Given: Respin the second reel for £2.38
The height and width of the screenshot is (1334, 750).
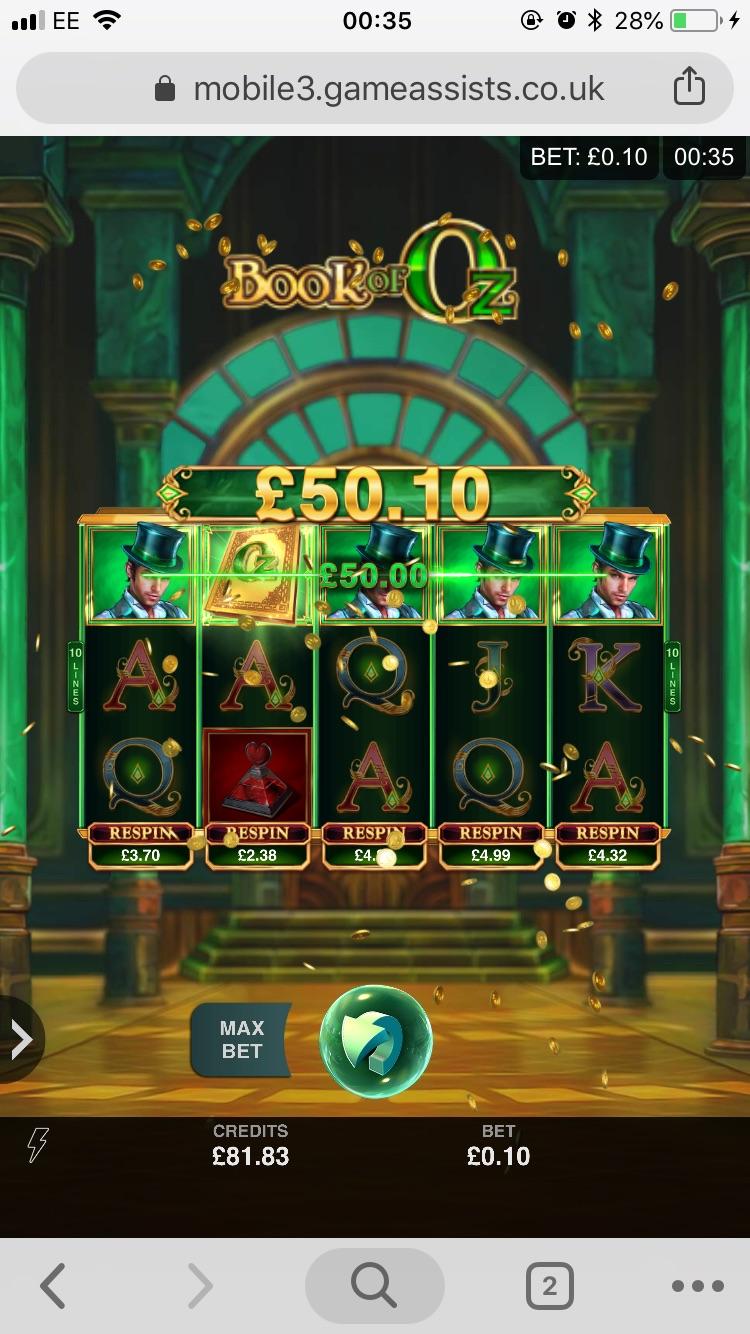Looking at the screenshot, I should 257,845.
